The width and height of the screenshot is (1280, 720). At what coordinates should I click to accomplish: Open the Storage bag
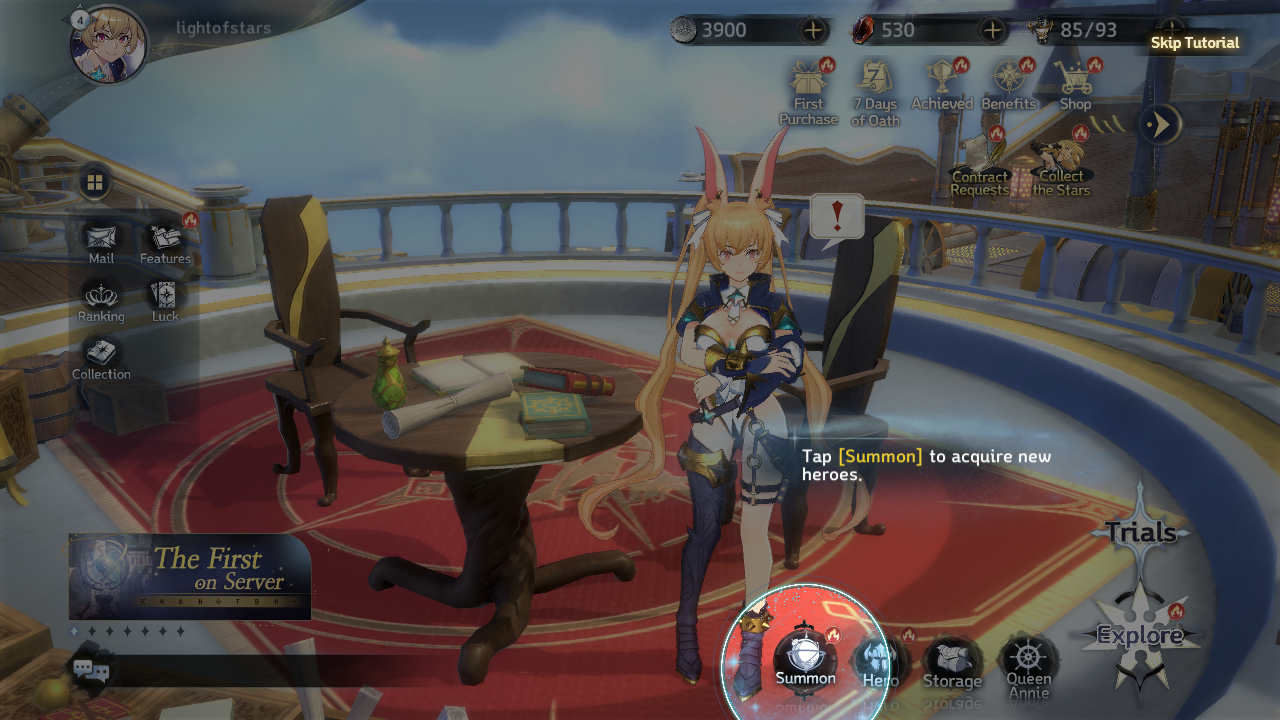[952, 661]
